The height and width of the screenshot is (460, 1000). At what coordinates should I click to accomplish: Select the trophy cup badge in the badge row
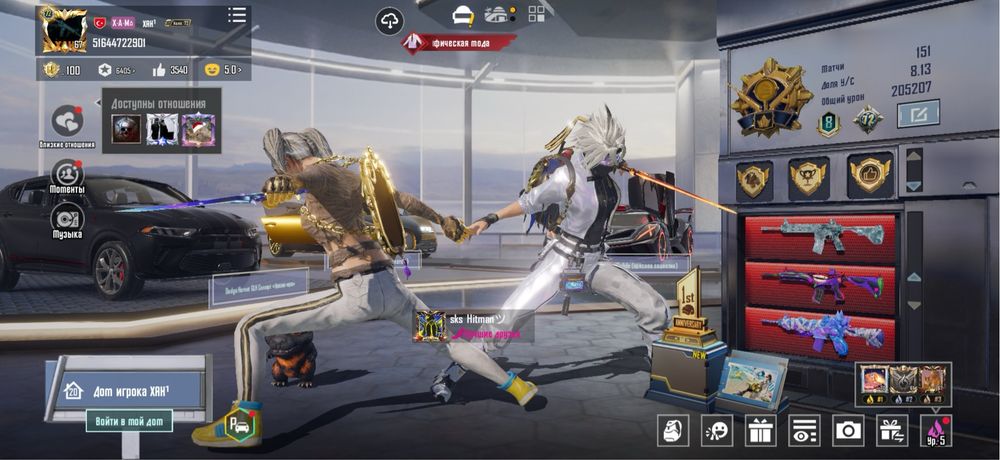(808, 177)
